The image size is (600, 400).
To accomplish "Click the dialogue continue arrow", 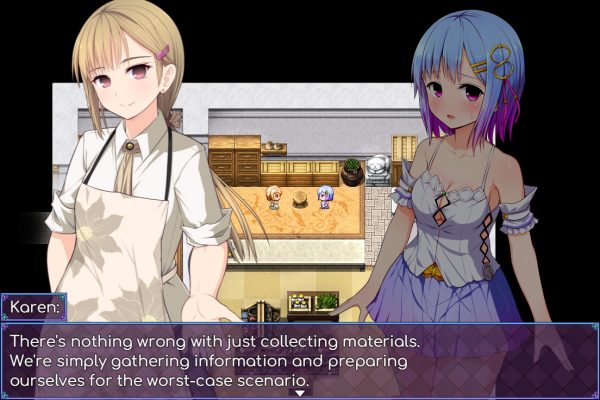I will point(298,393).
